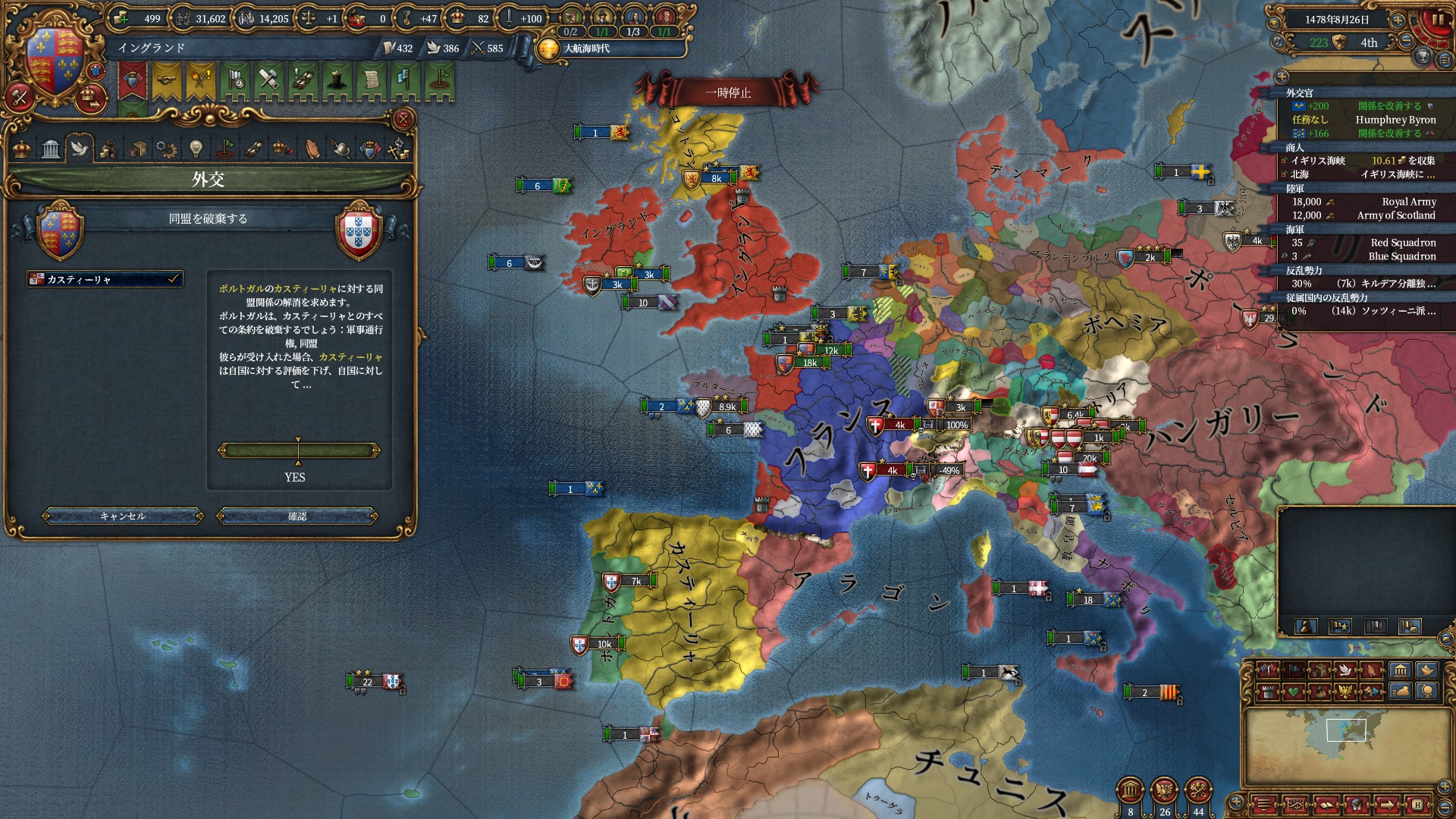Select the Royal Army in the outliner
Screen dimensions: 1456x819
tap(1365, 202)
